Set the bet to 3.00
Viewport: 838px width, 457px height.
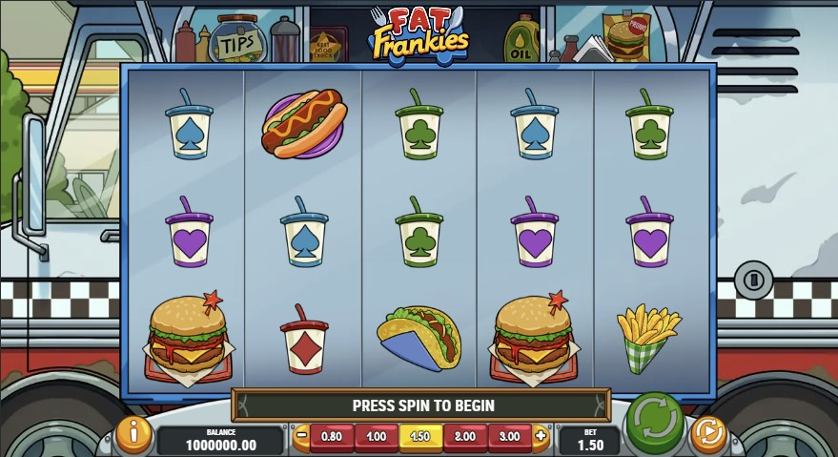click(x=509, y=436)
